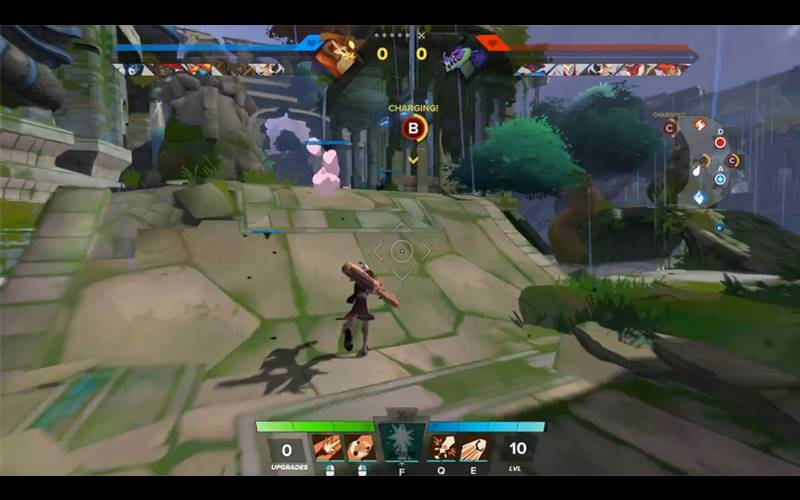Viewport: 800px width, 500px height.
Task: Activate the Q sword-burst skill
Action: (x=441, y=448)
